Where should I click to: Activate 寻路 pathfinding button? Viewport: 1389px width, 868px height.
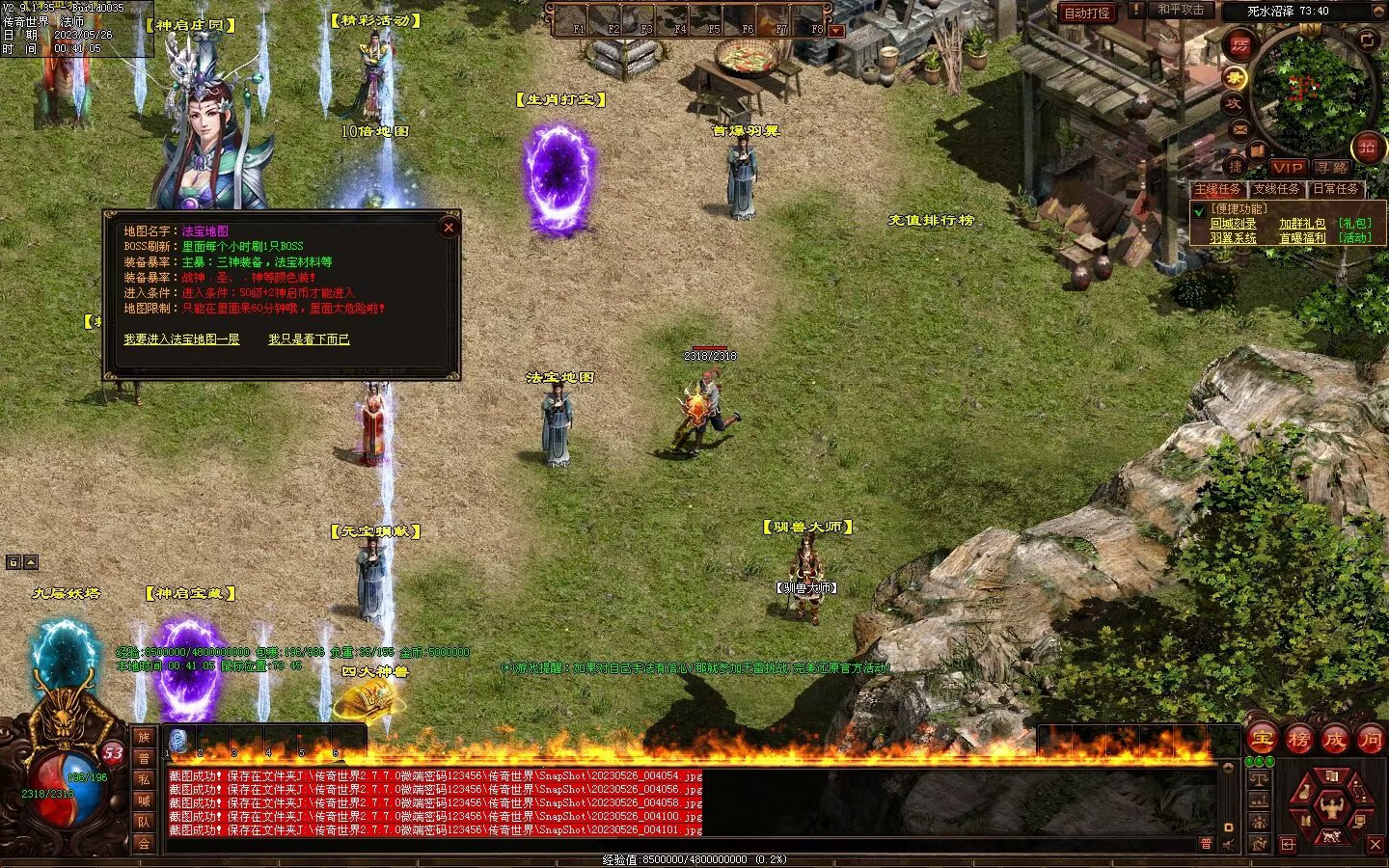[1332, 168]
